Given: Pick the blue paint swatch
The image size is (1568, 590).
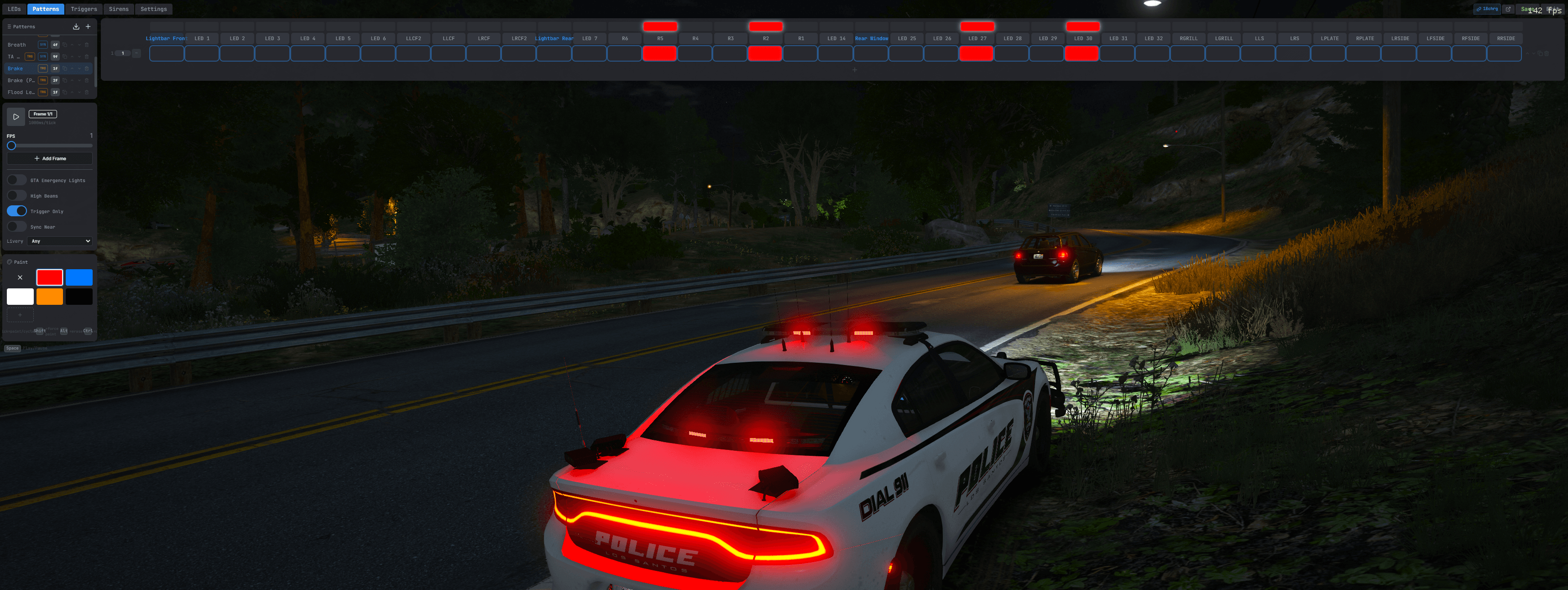Looking at the screenshot, I should [x=79, y=277].
